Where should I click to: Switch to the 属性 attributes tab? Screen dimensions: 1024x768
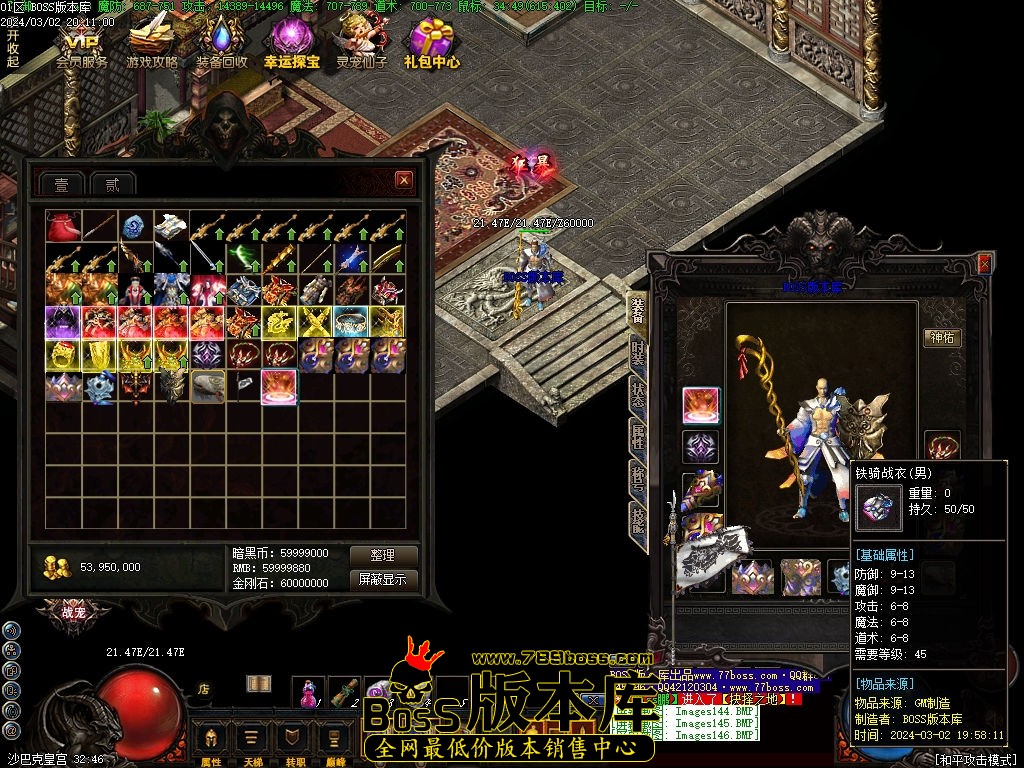[638, 435]
